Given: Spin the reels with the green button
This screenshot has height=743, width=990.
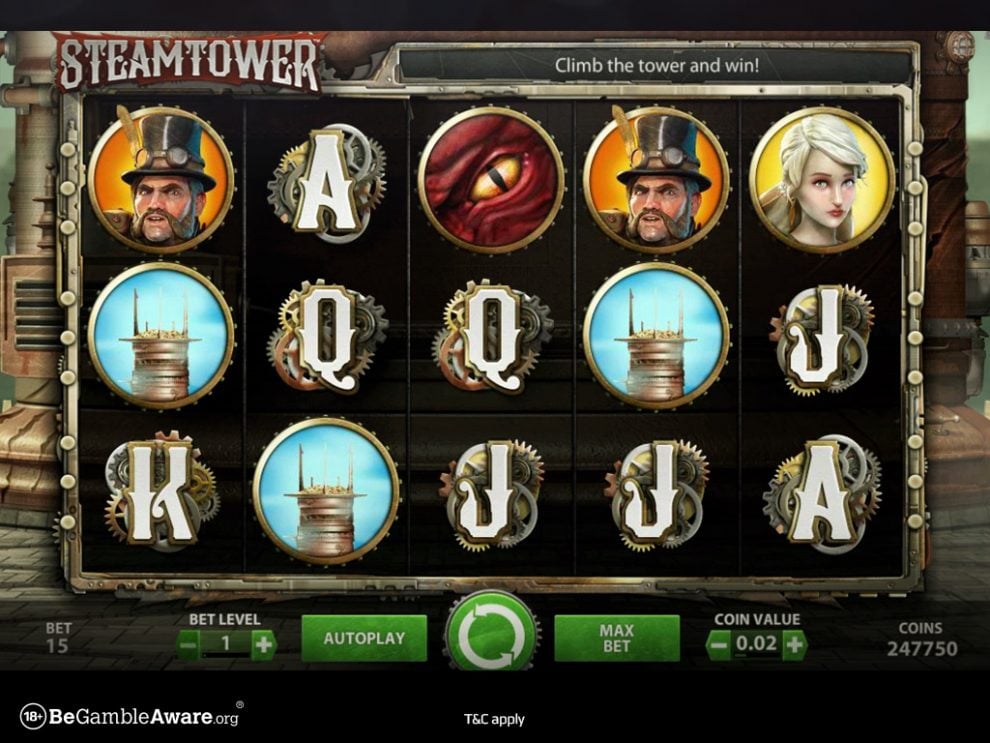Looking at the screenshot, I should 491,636.
